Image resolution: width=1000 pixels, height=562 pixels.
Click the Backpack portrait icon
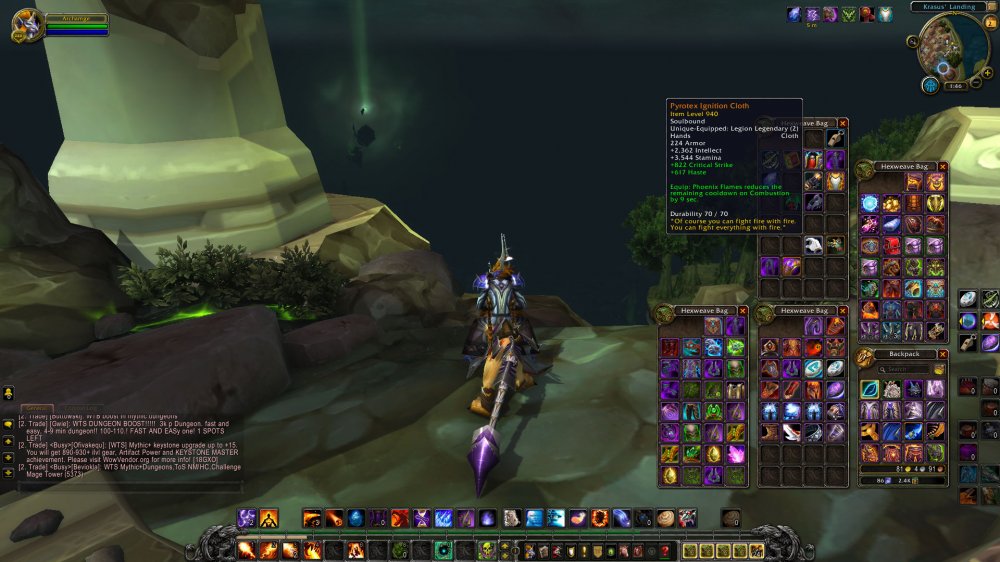pos(864,358)
